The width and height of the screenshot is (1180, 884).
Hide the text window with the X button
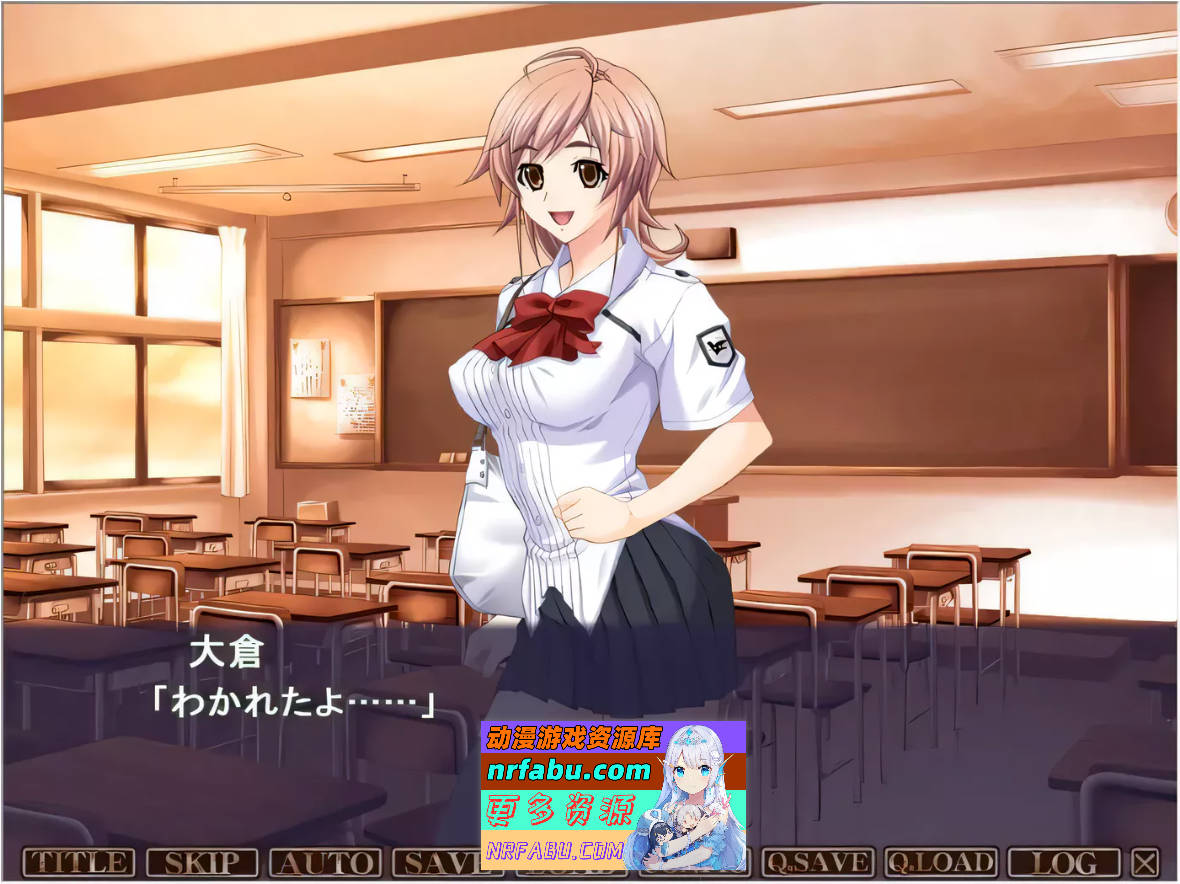tap(1146, 862)
